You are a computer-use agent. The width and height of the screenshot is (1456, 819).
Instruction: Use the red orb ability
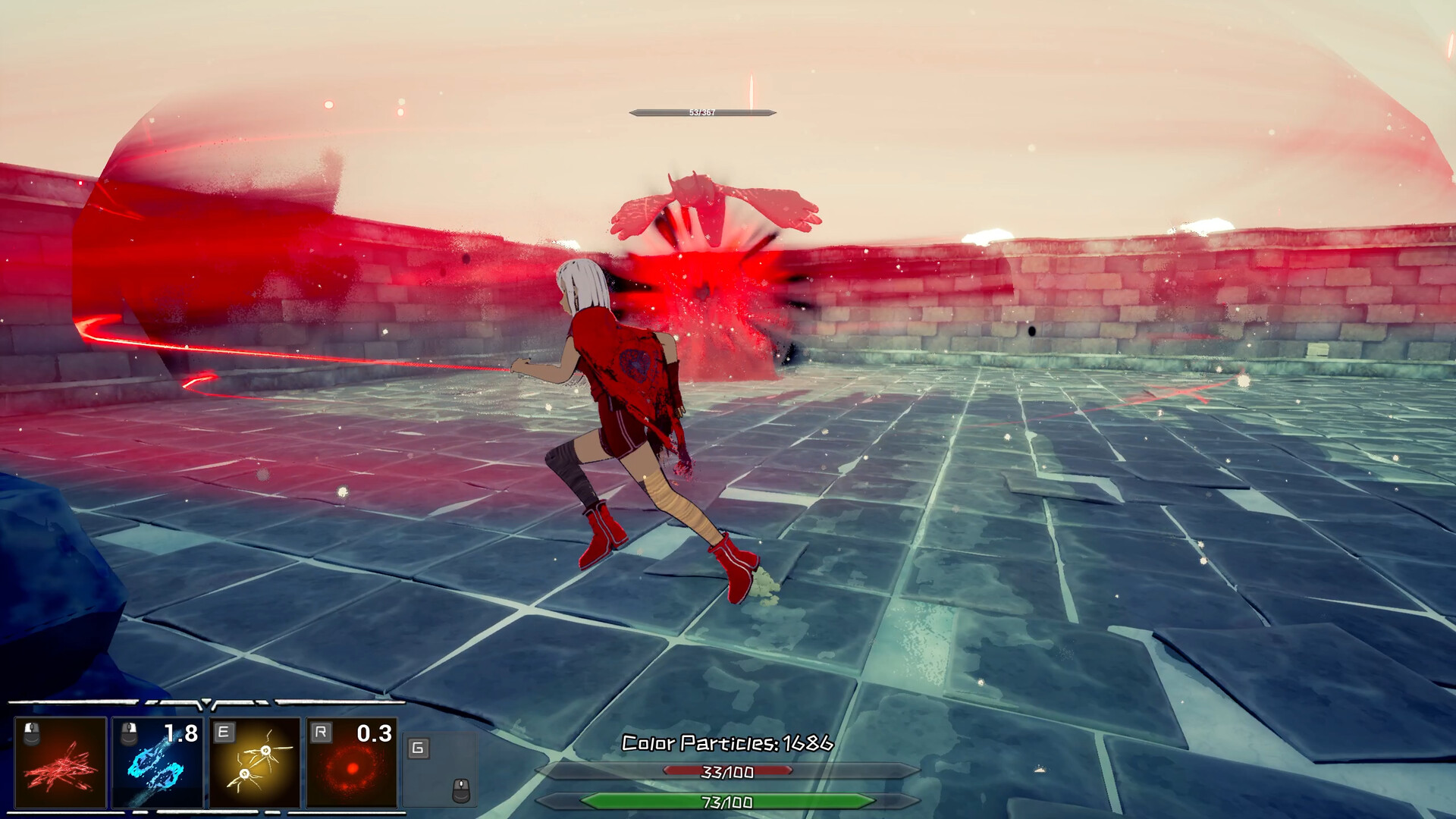click(352, 762)
